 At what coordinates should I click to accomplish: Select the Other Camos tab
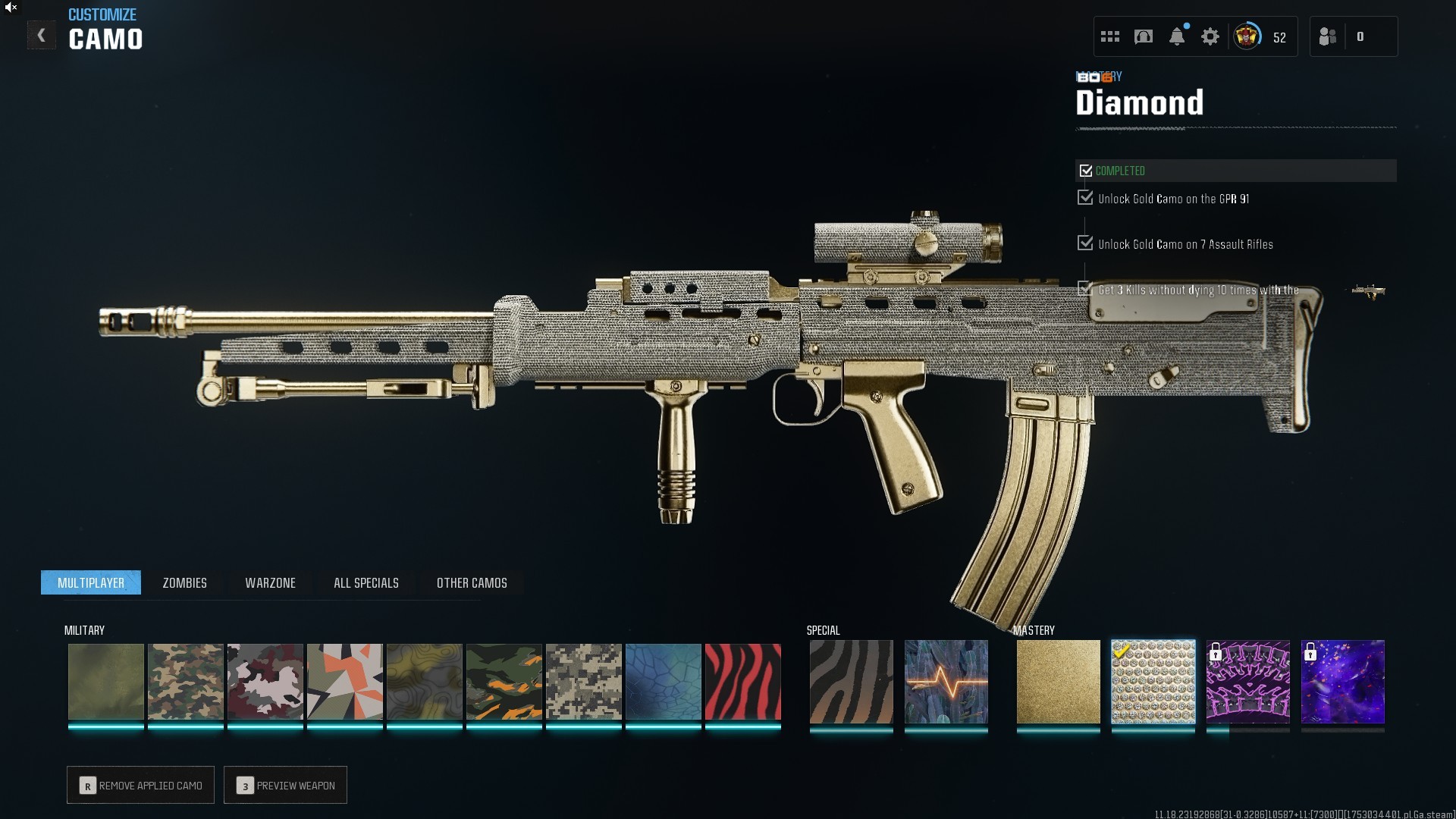click(472, 582)
